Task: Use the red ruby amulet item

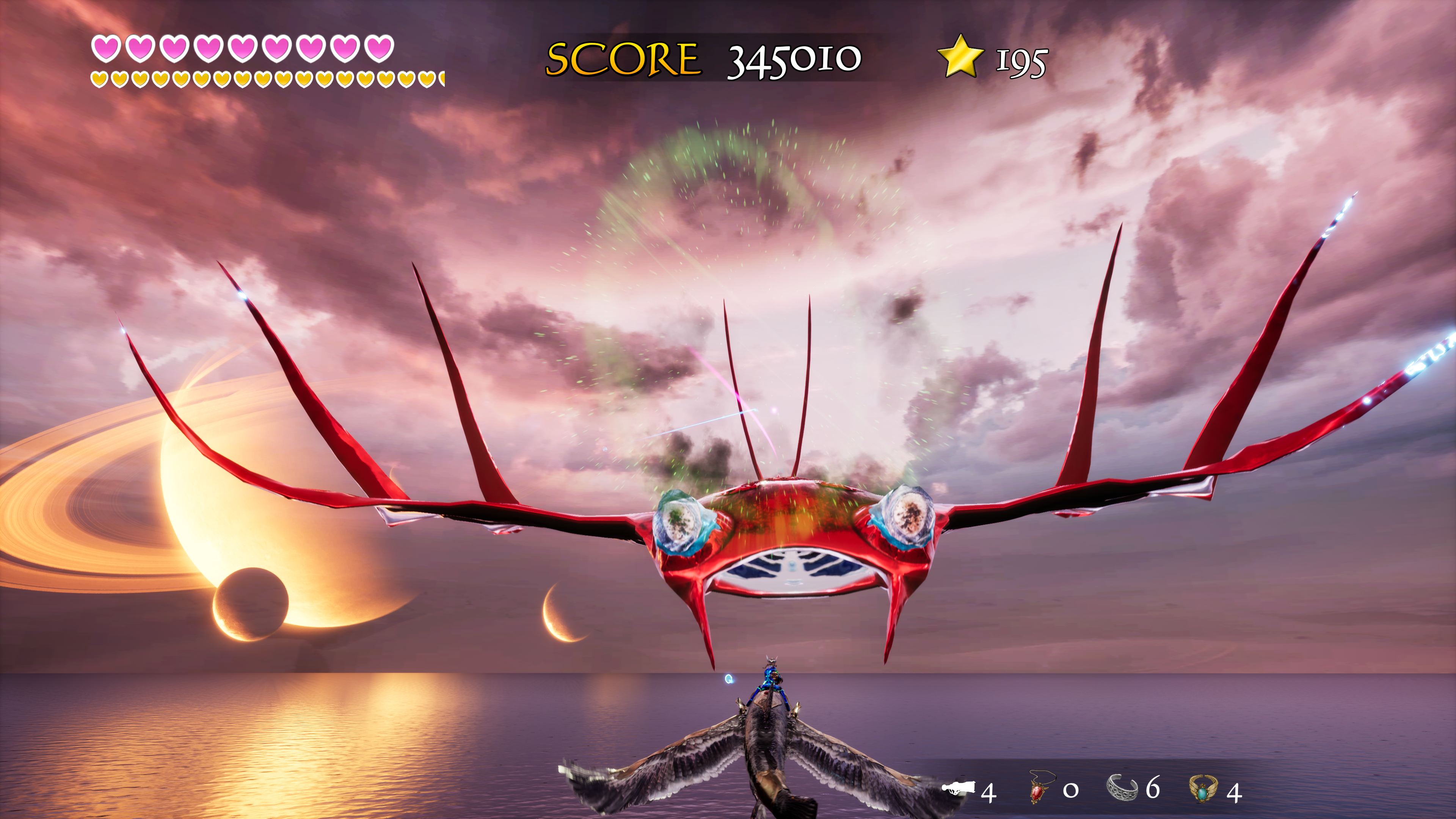Action: (1038, 788)
